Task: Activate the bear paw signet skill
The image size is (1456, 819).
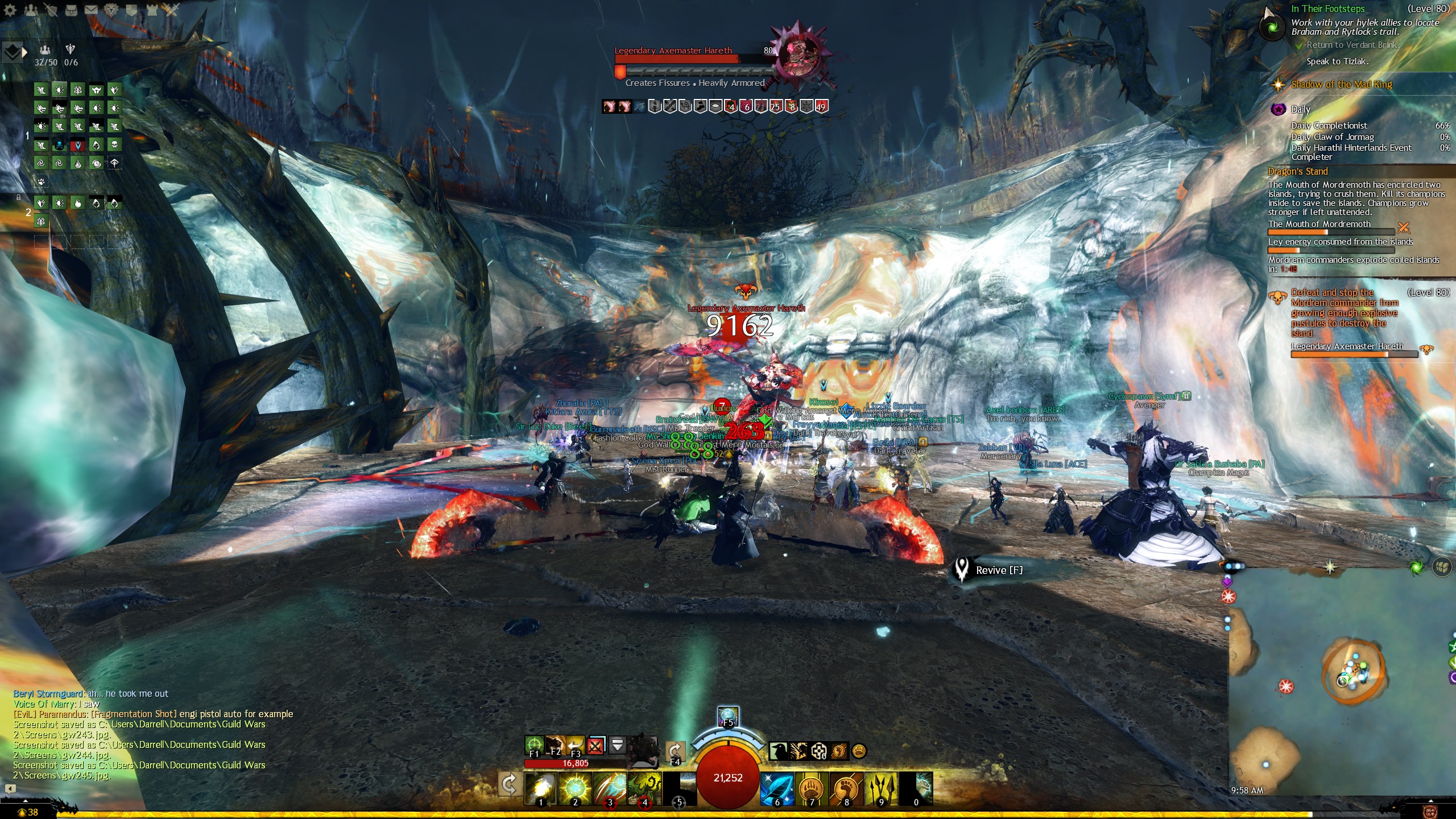Action: point(812,788)
